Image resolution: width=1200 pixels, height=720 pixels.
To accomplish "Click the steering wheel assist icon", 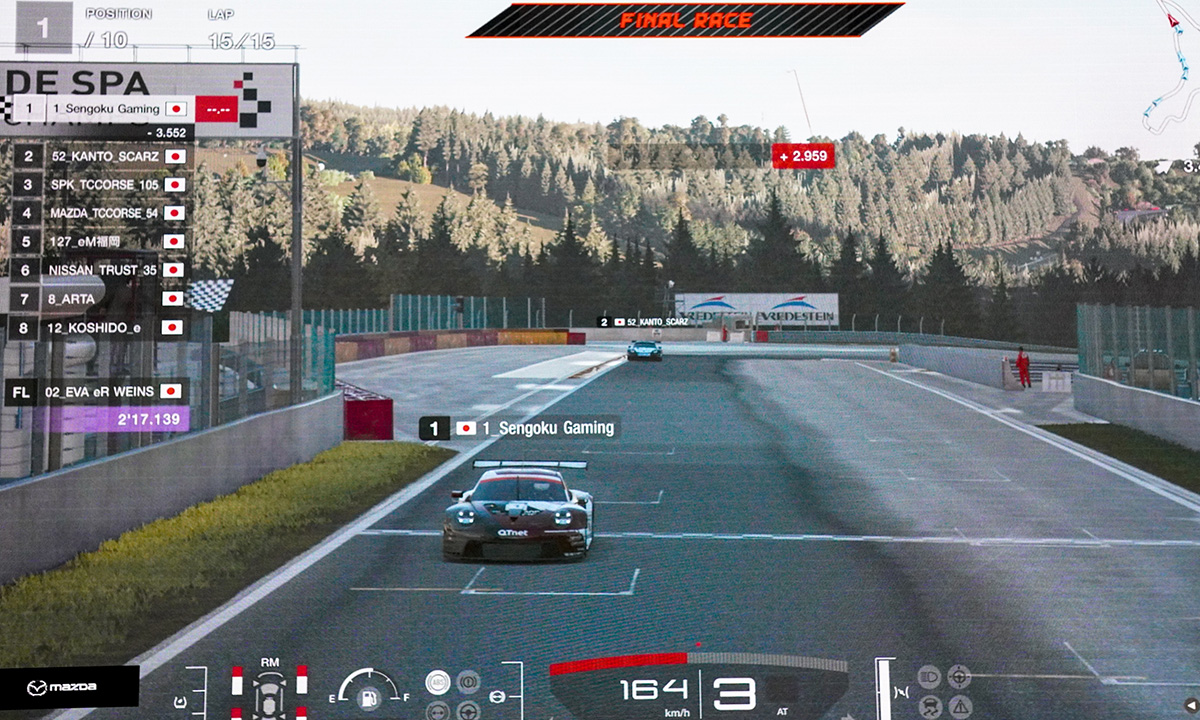I will (467, 711).
